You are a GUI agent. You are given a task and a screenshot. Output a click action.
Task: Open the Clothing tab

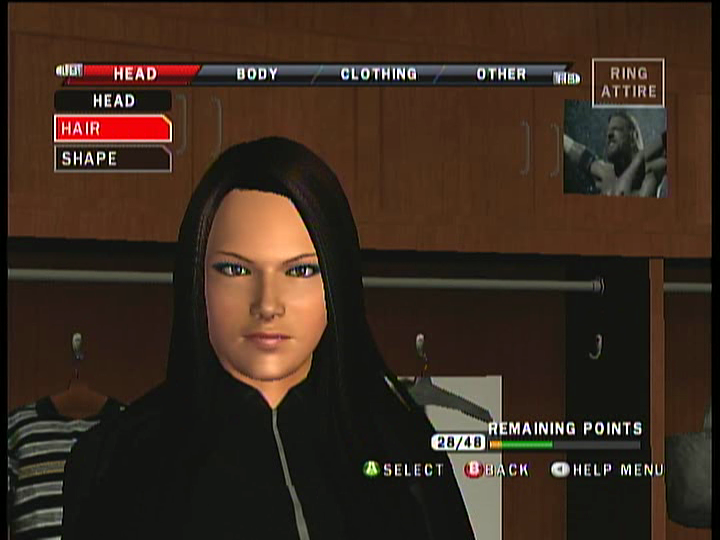[378, 74]
